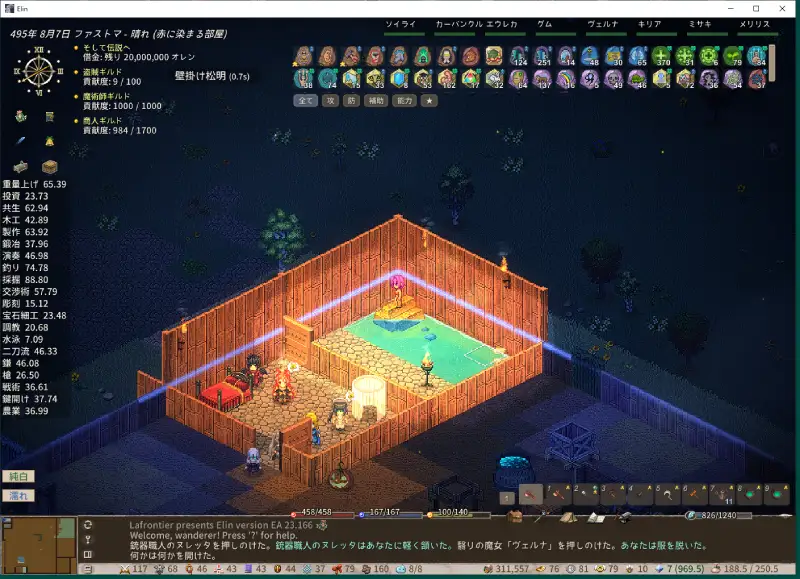Open the 盗賊ギルド quest entry

(103, 72)
